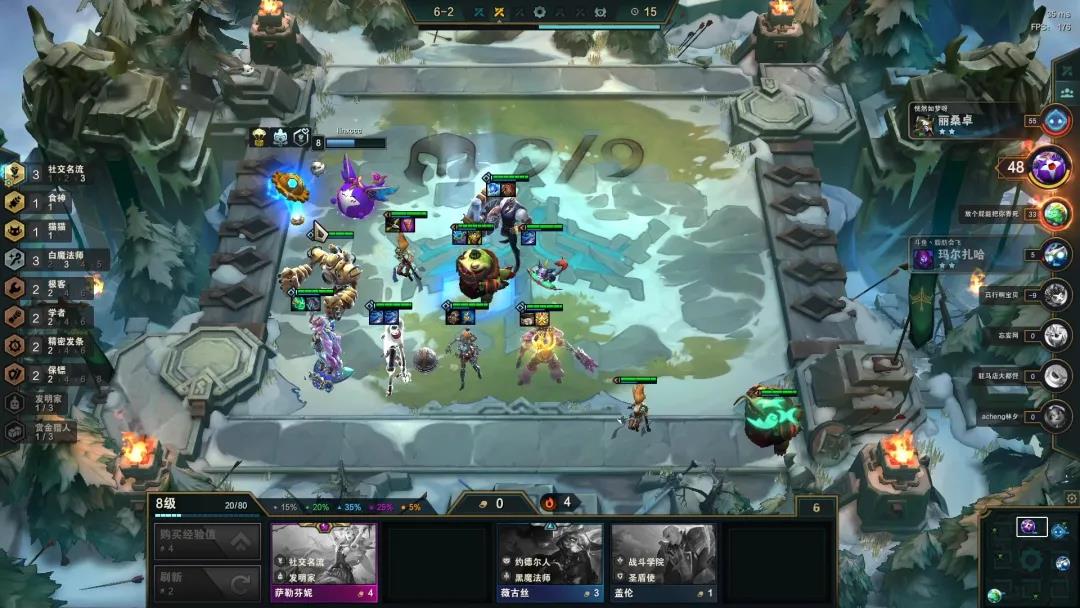View the board of player acheng
Screen dimensions: 1080x608
pos(1056,416)
